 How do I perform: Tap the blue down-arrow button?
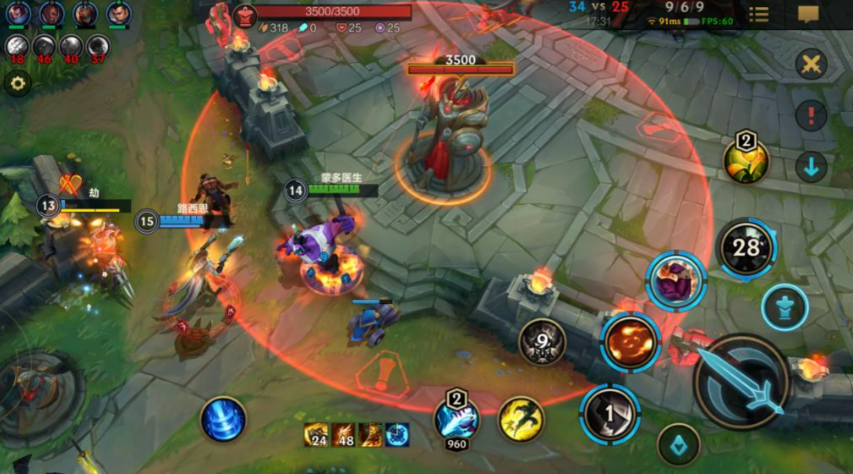[811, 167]
